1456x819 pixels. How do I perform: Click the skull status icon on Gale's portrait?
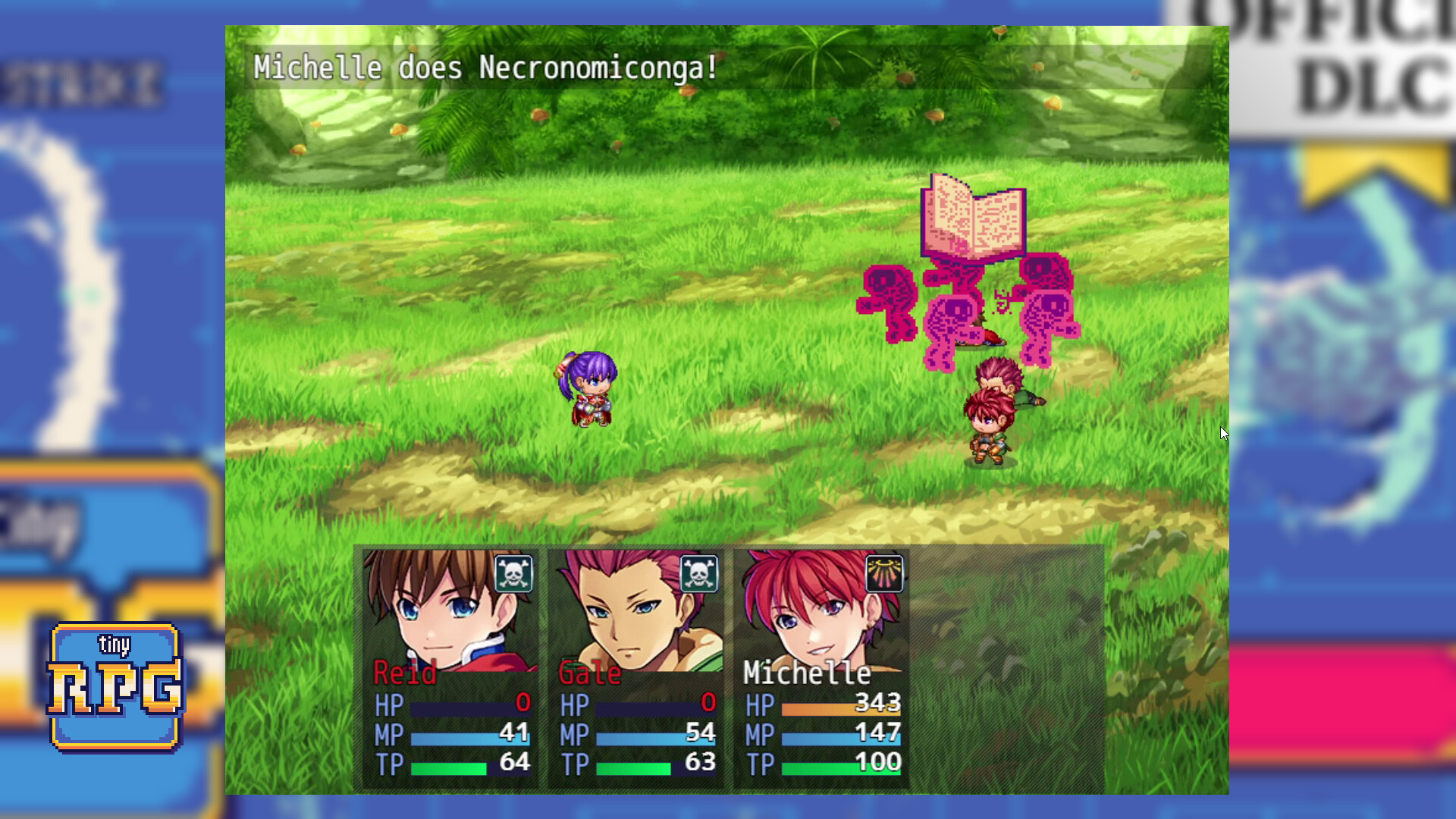point(698,575)
